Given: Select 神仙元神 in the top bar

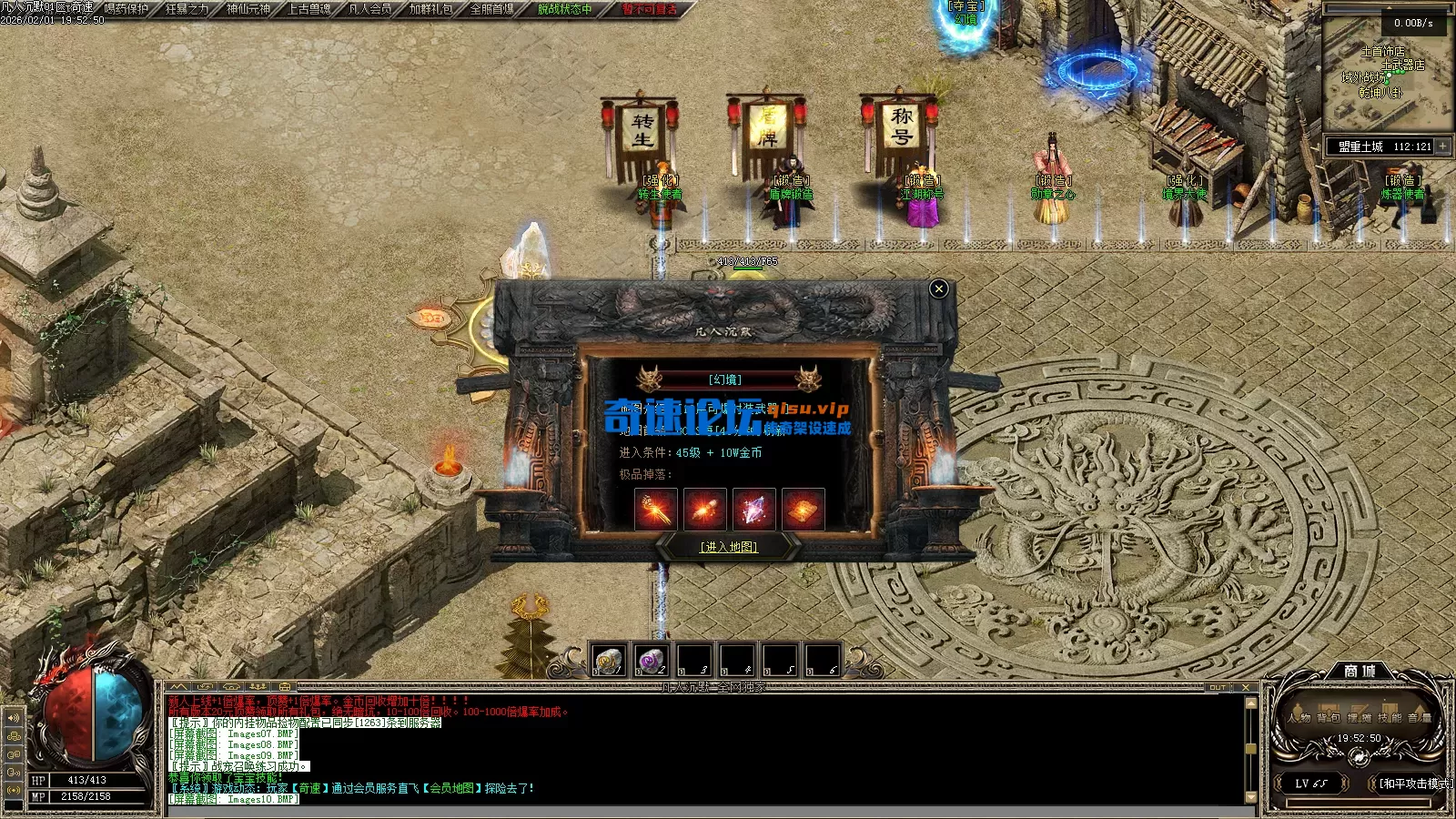Looking at the screenshot, I should pos(248,9).
